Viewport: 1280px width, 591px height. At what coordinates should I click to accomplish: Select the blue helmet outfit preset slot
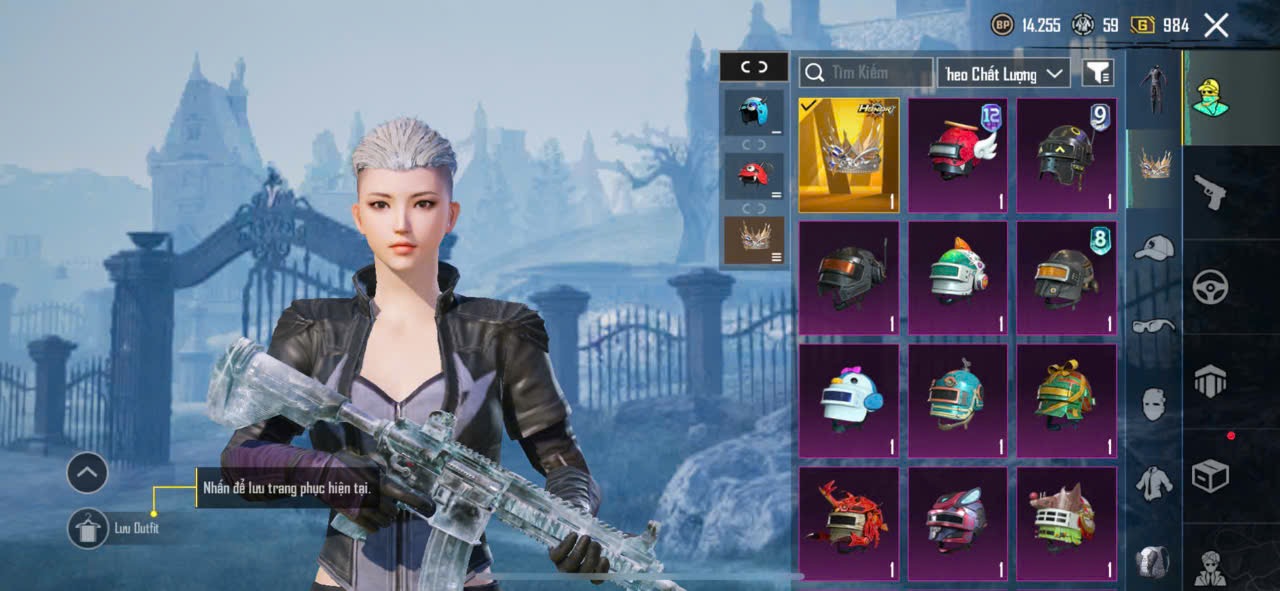click(754, 113)
